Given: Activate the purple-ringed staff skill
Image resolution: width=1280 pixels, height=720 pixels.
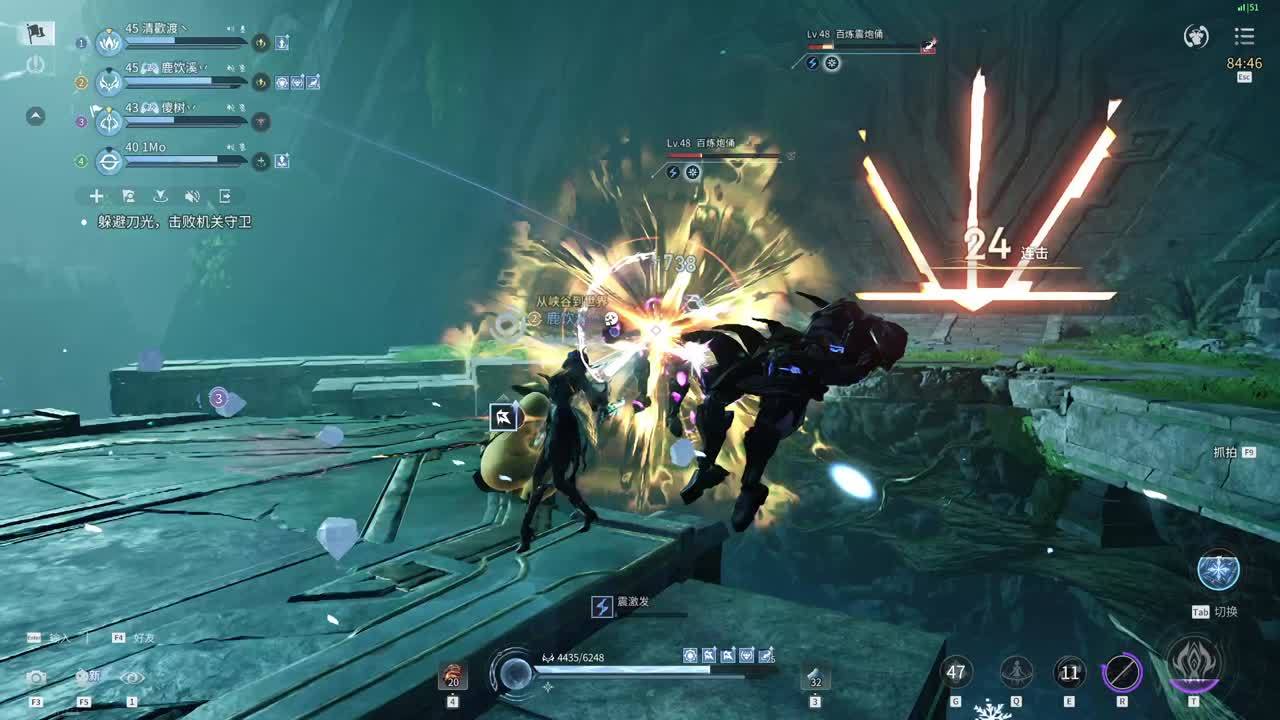Looking at the screenshot, I should coord(1122,672).
